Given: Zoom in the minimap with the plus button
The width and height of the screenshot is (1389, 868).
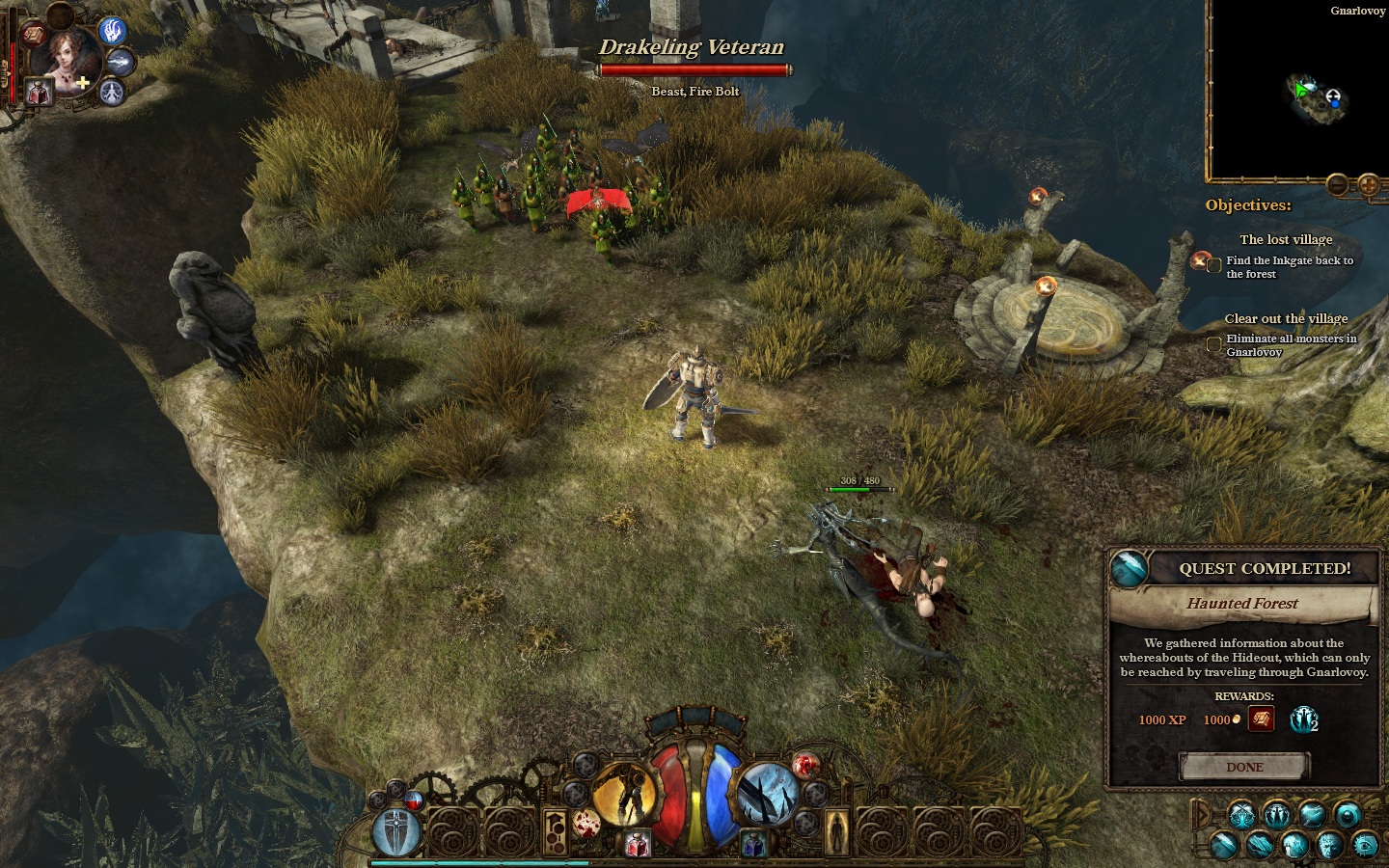Looking at the screenshot, I should (x=1368, y=184).
